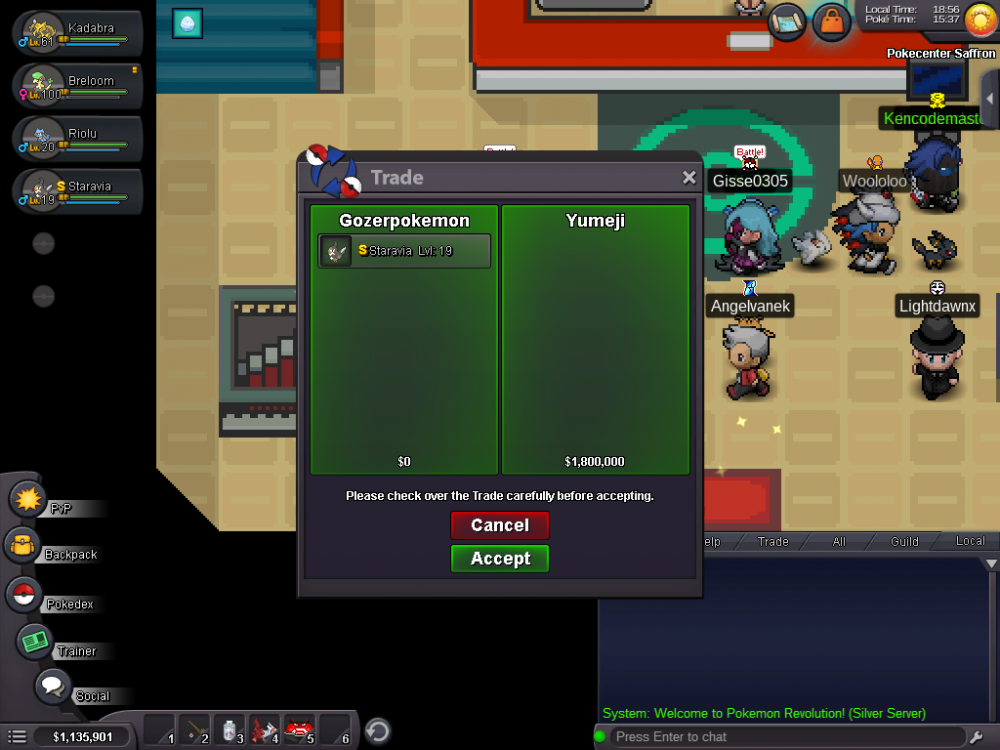Screen dimensions: 1000x750
Task: Switch to the Guild chat tab
Action: [x=905, y=541]
